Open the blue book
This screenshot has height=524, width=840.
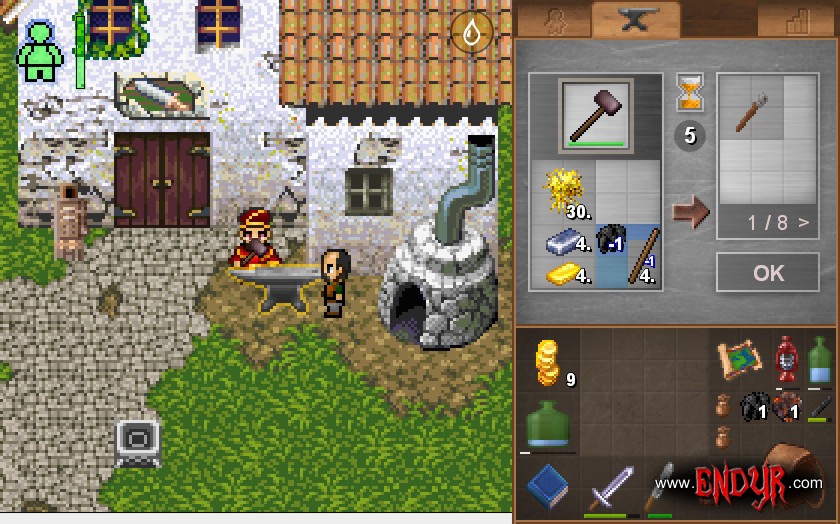click(547, 485)
